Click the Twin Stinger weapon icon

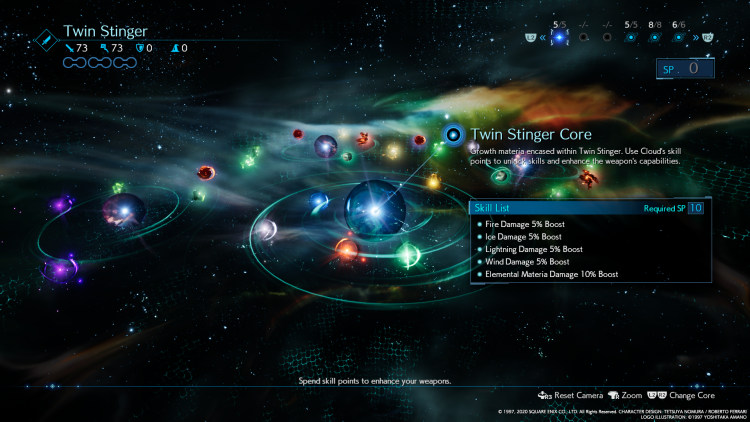tap(47, 39)
